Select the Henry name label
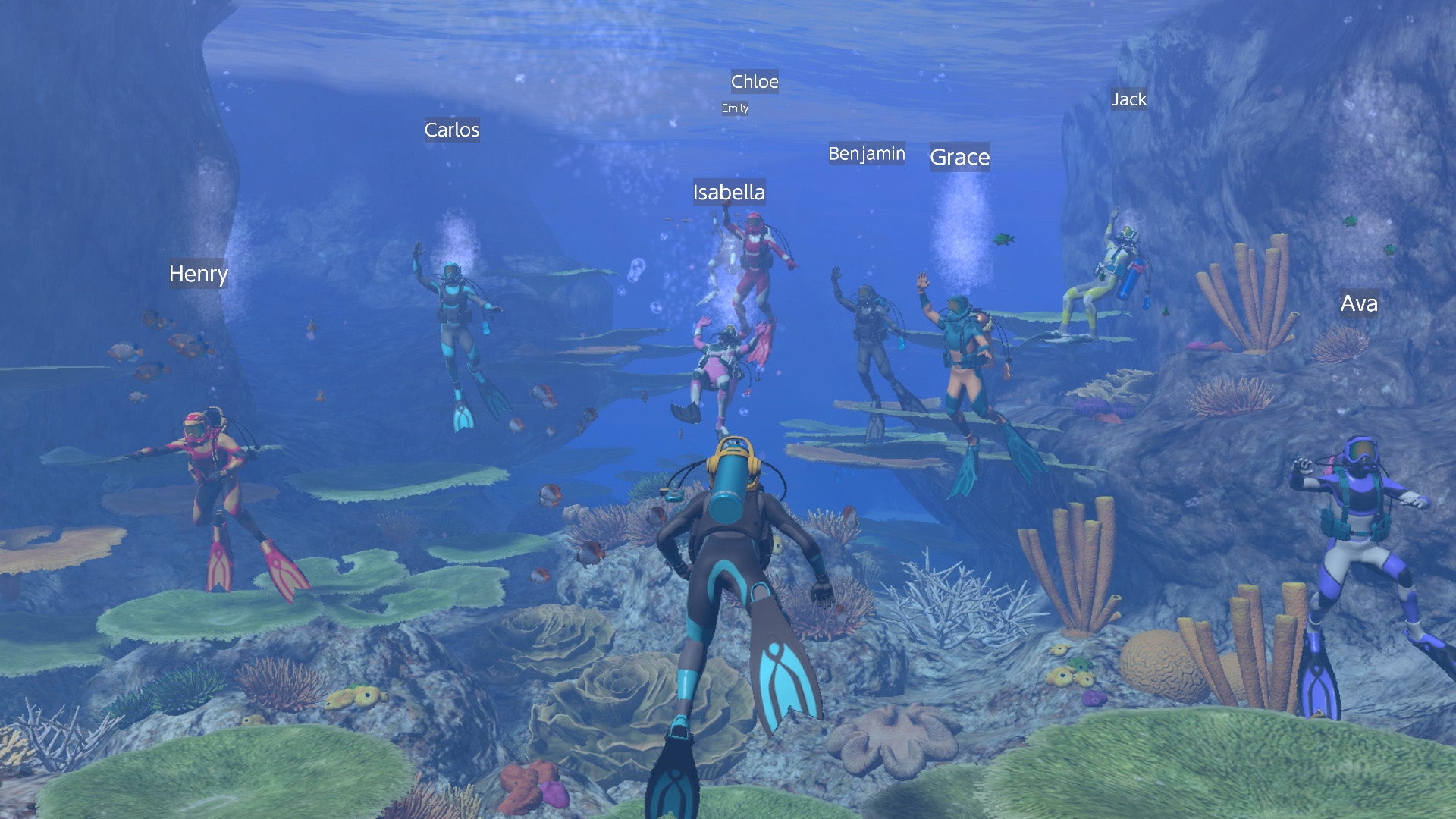This screenshot has width=1456, height=819. point(199,275)
